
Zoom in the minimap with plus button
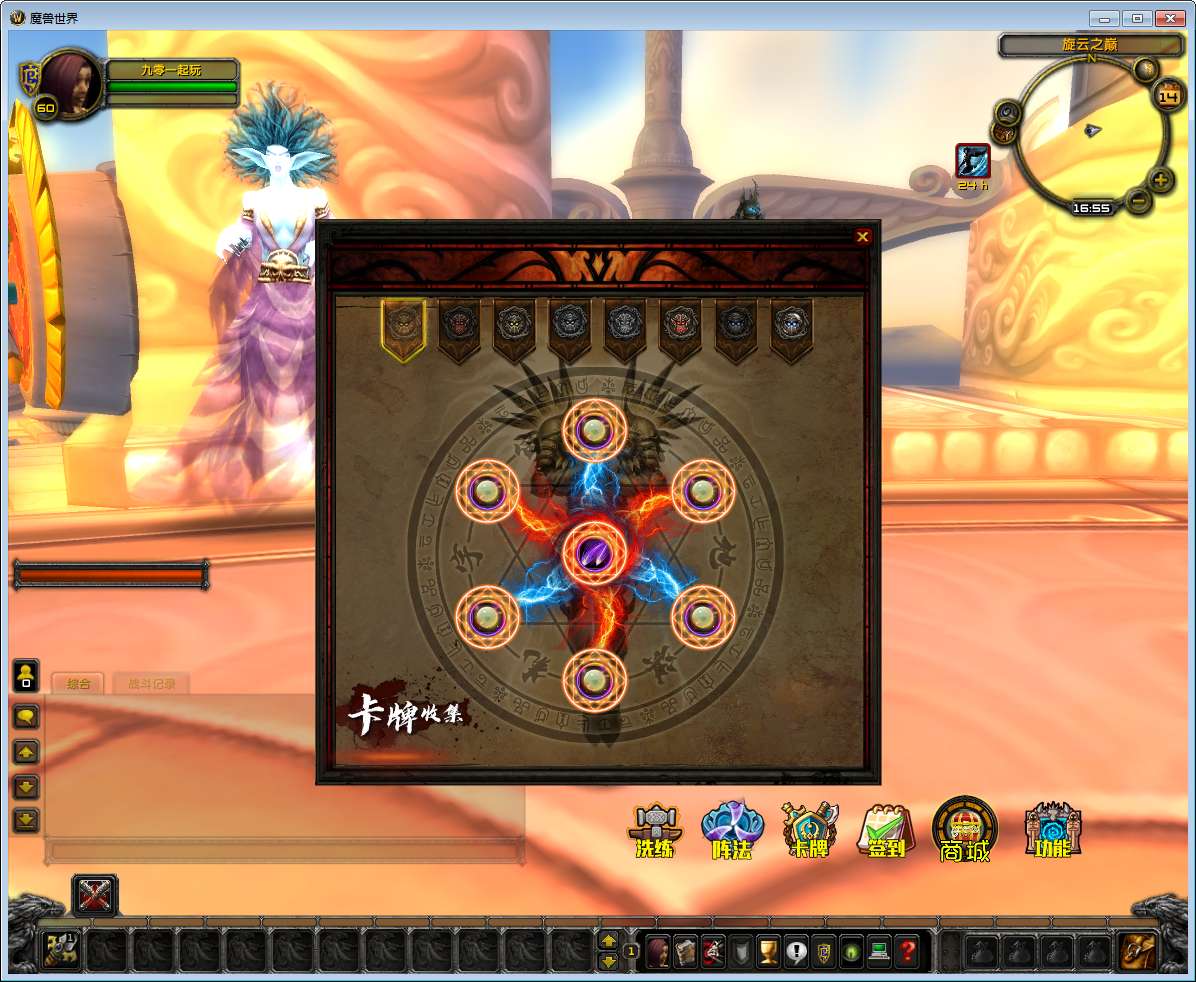tap(1160, 181)
